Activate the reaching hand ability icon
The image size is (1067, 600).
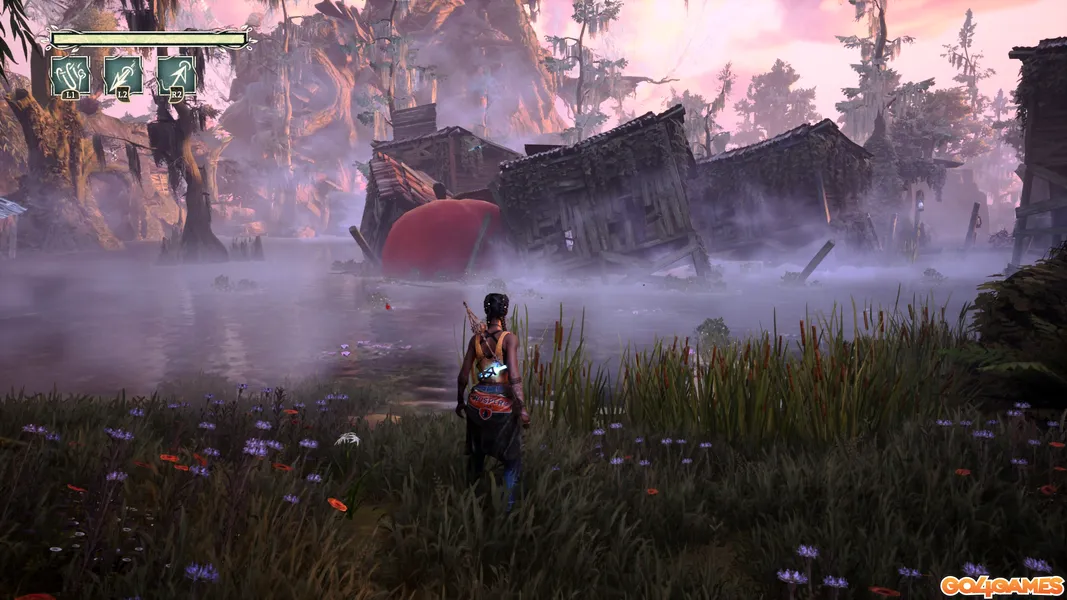(70, 75)
